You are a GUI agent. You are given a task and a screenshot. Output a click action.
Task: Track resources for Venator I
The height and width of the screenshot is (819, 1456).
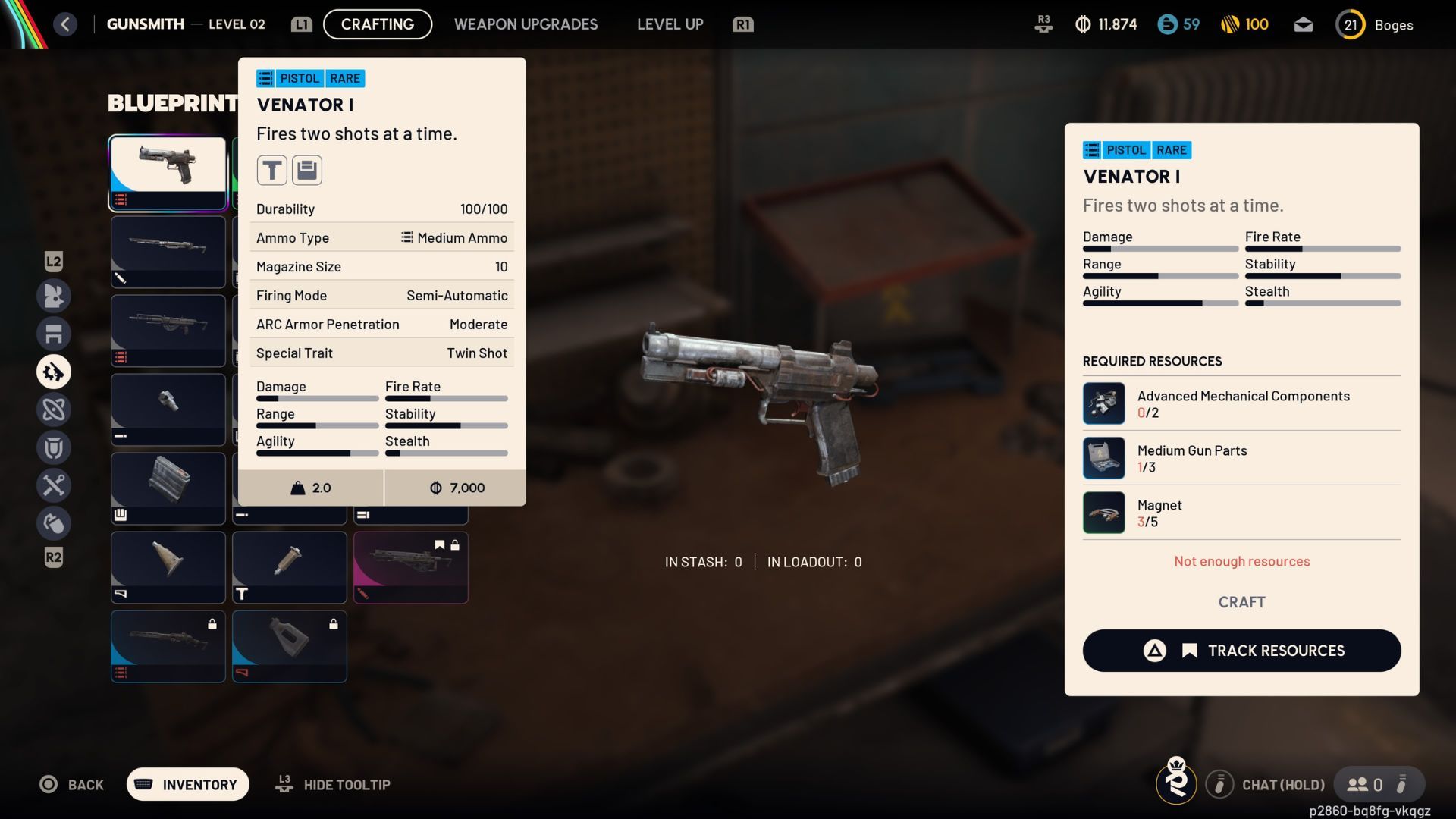point(1241,651)
